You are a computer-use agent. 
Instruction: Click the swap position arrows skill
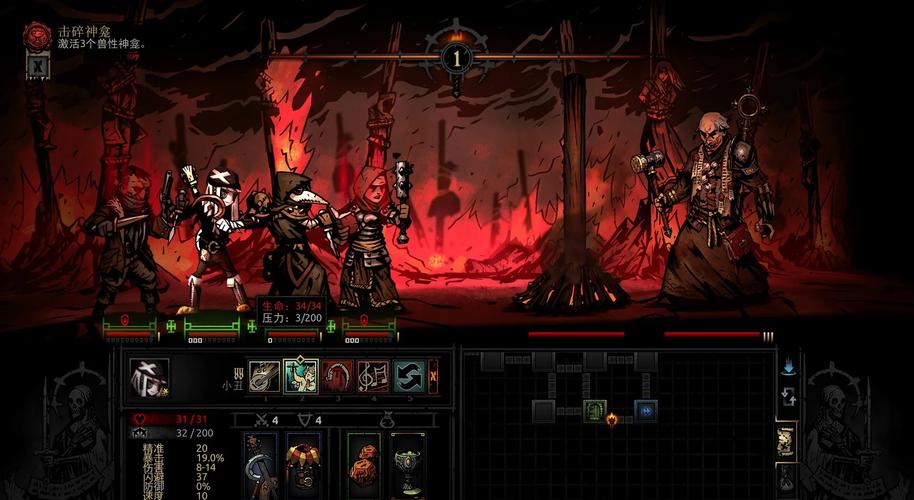(x=407, y=376)
